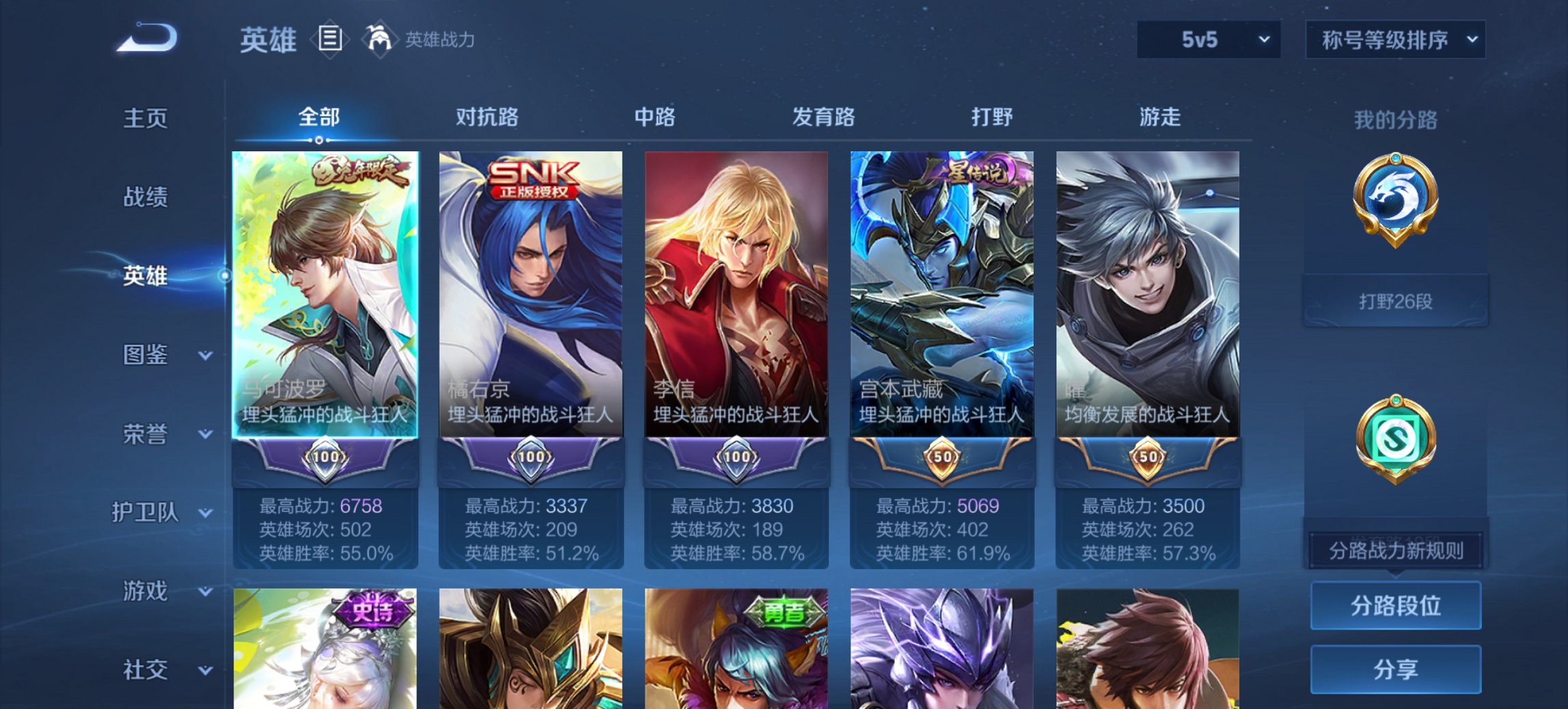Screen dimensions: 1568x709
Task: Click the hero list icon next to 英雄
Action: [x=331, y=40]
